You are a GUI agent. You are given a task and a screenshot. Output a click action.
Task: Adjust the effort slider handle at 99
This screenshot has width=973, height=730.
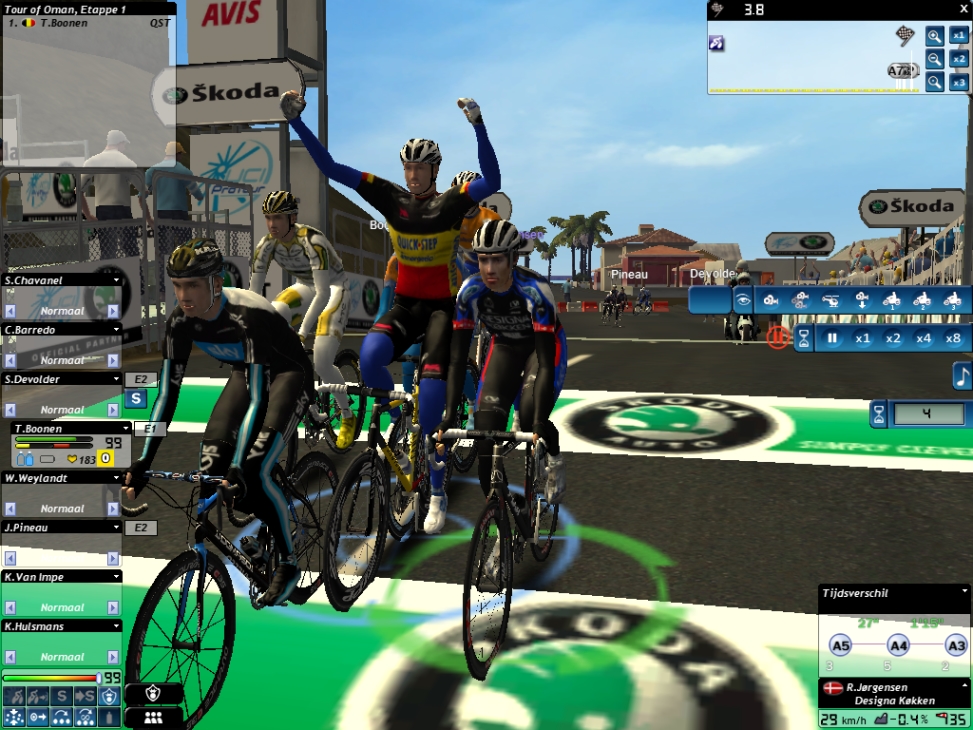97,678
